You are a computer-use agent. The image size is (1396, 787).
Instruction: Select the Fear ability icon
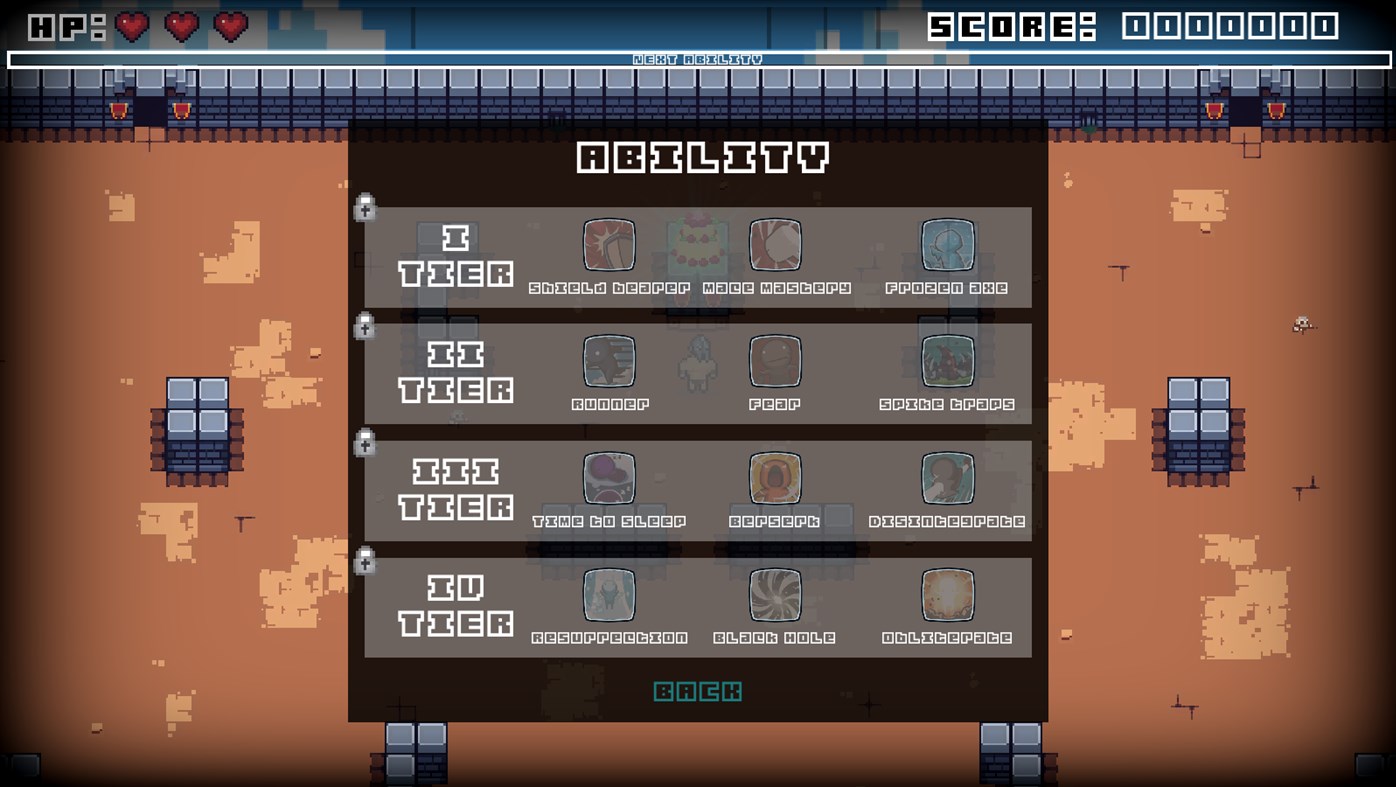coord(775,361)
